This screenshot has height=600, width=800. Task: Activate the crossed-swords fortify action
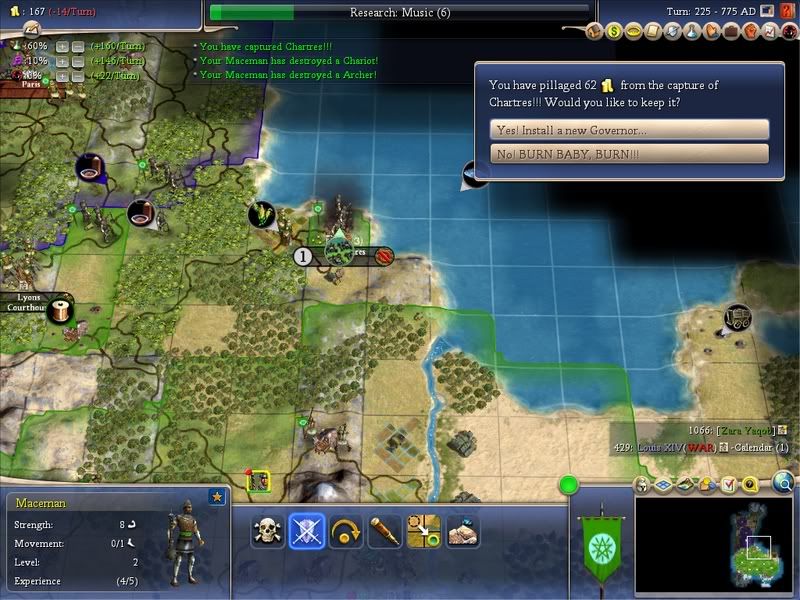306,529
